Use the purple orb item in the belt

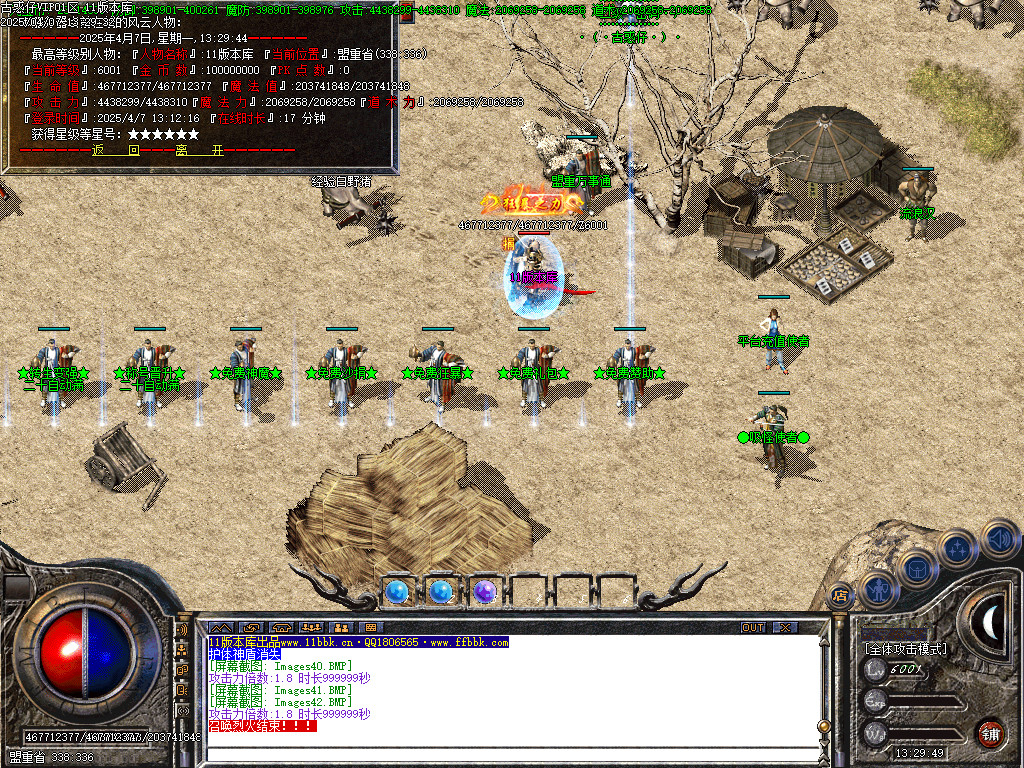485,592
